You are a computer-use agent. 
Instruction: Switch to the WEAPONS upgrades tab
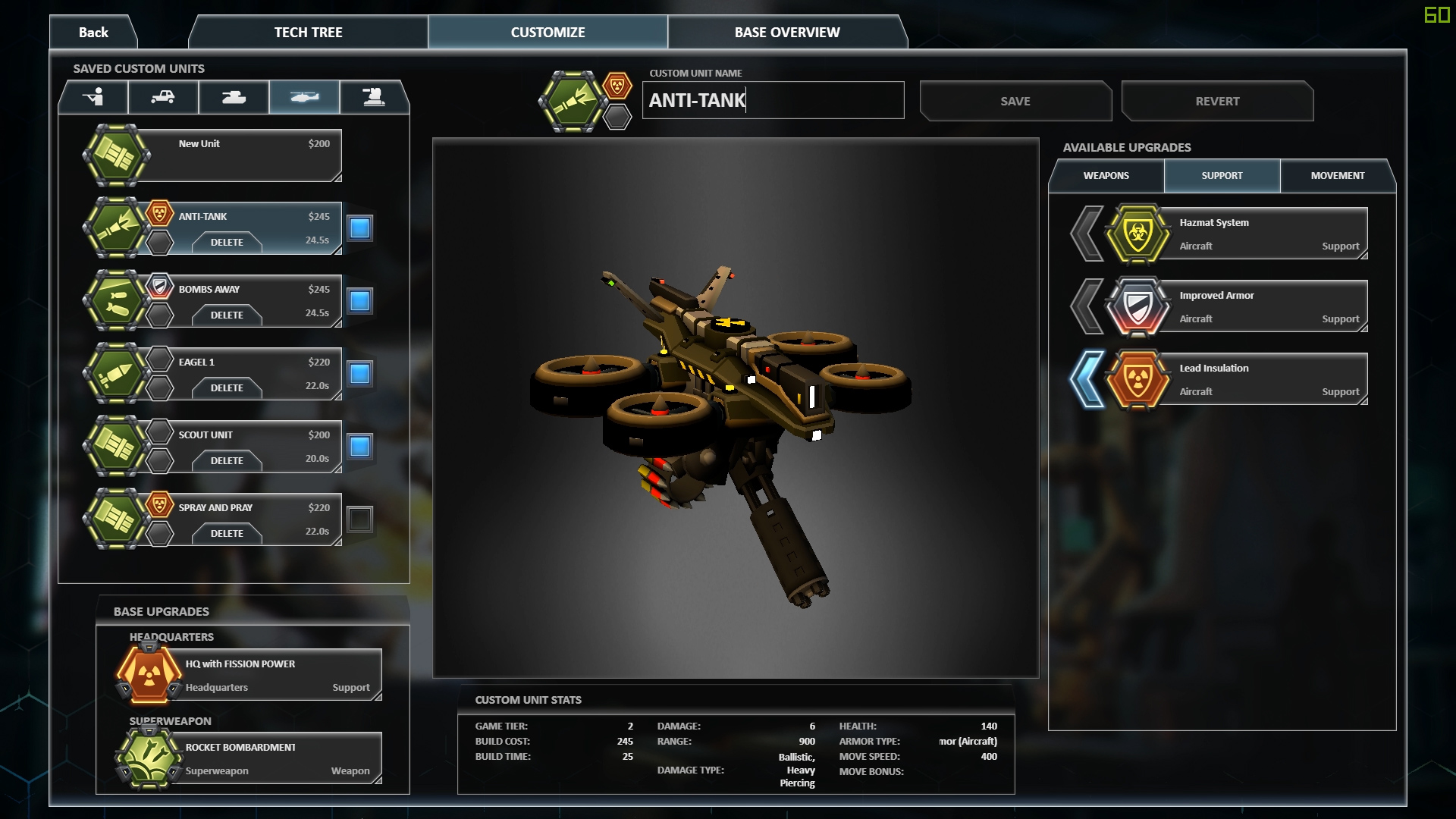[1106, 175]
